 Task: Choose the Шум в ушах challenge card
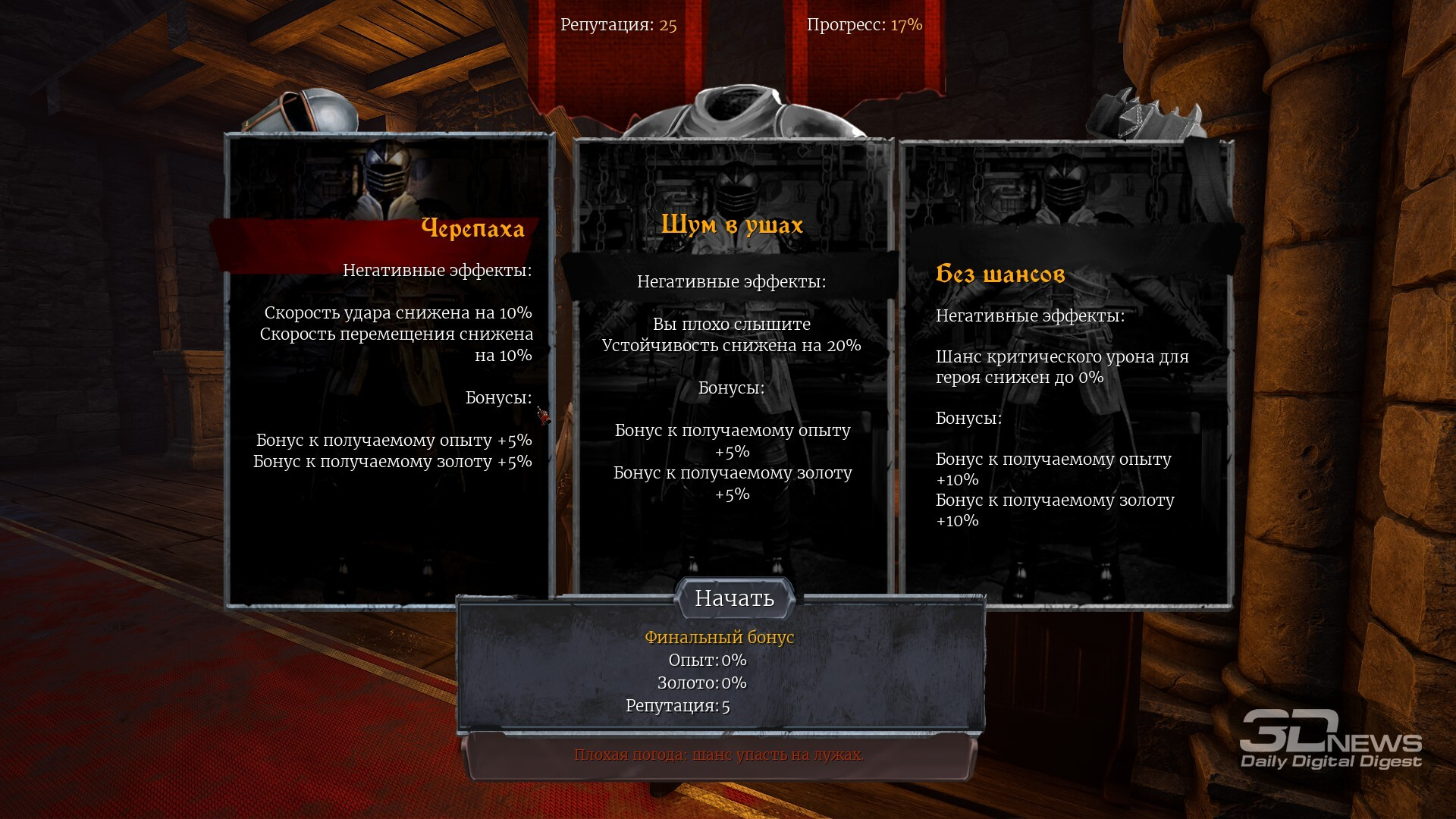click(x=732, y=364)
